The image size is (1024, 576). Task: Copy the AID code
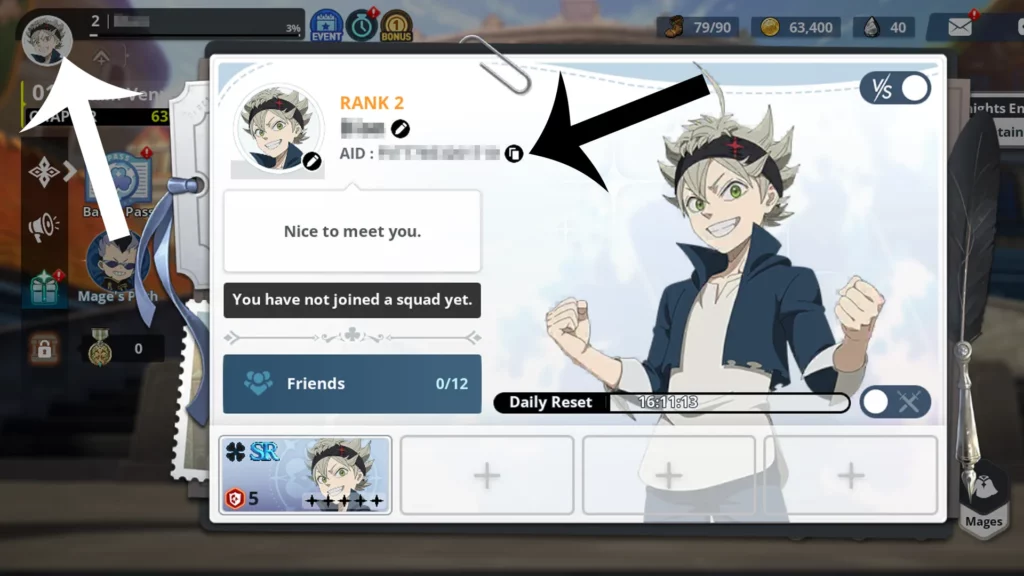(513, 153)
